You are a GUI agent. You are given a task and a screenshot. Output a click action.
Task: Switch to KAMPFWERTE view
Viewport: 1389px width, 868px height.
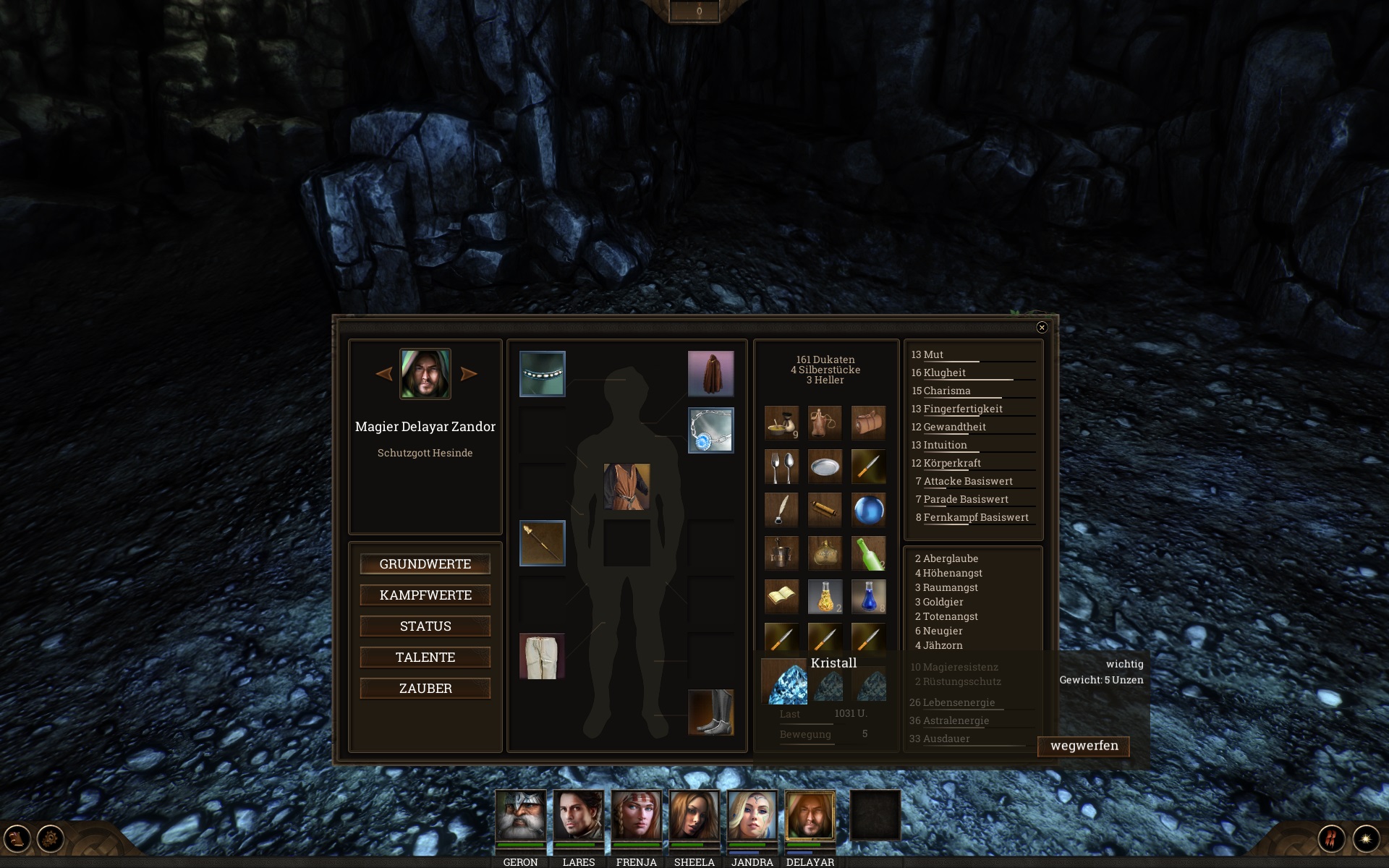(425, 595)
